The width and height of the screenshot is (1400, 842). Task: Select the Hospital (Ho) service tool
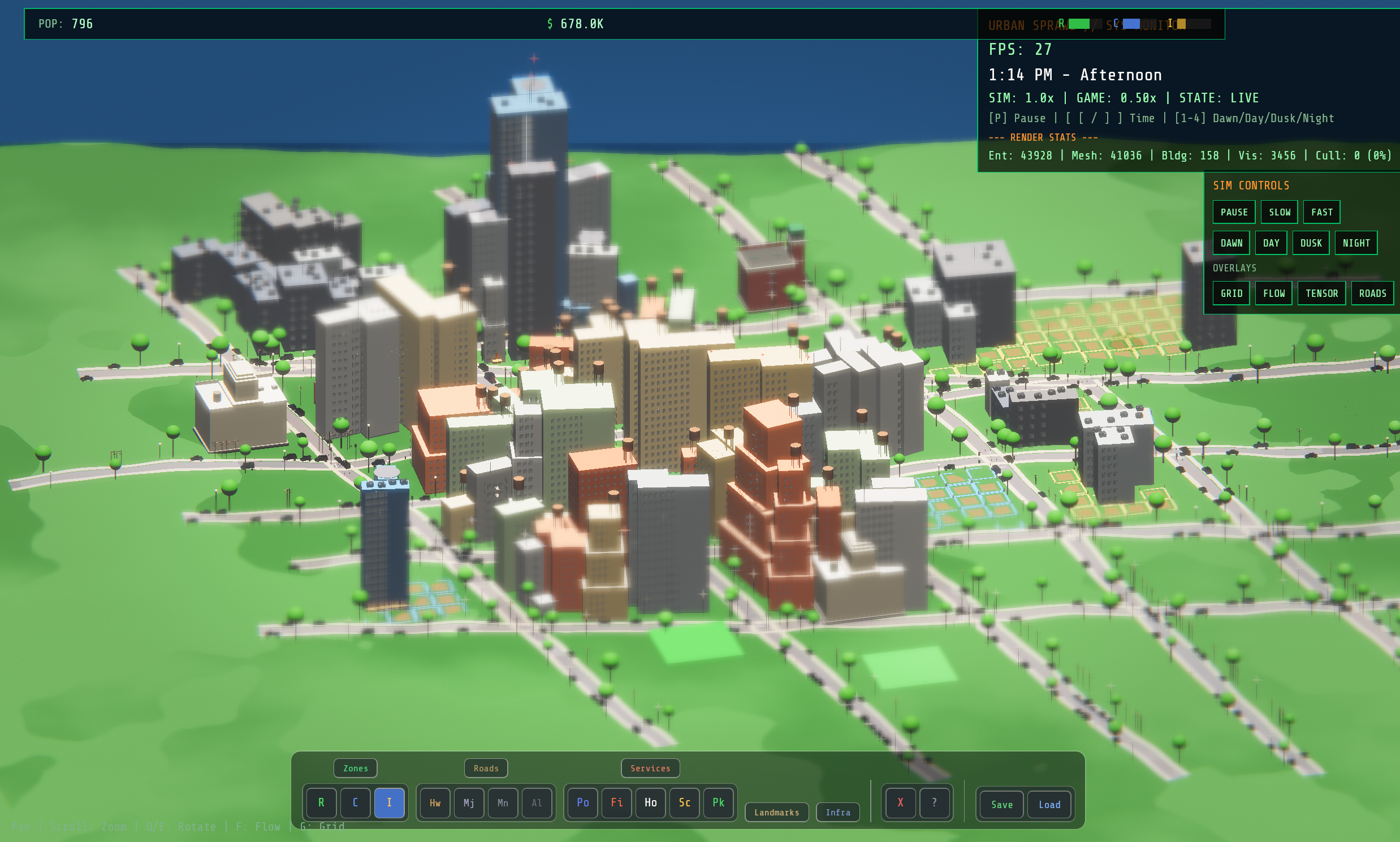650,803
